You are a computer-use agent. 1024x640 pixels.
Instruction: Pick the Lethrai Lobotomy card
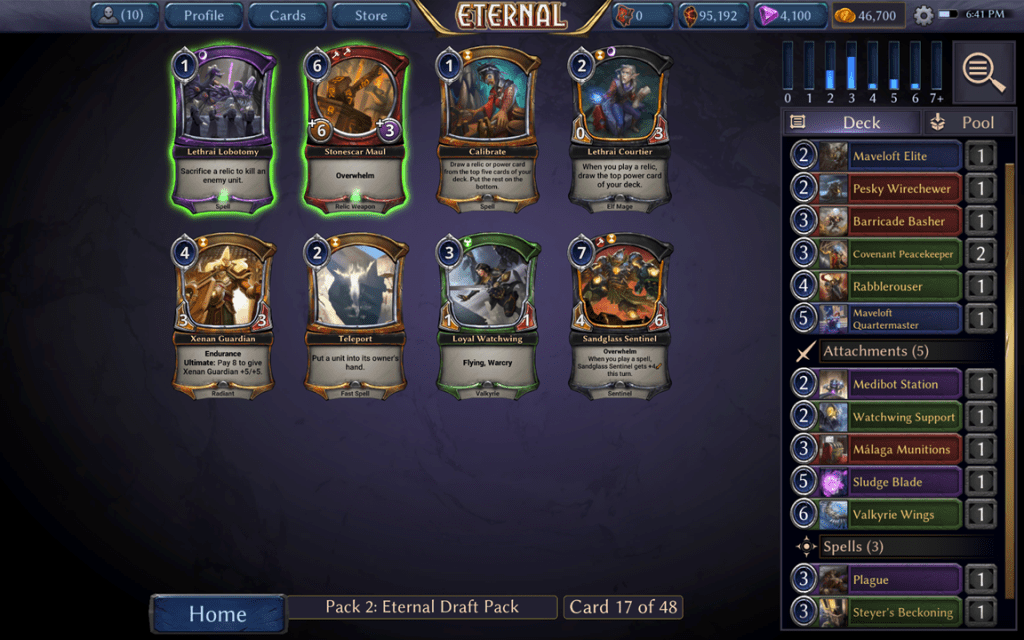pyautogui.click(x=226, y=128)
